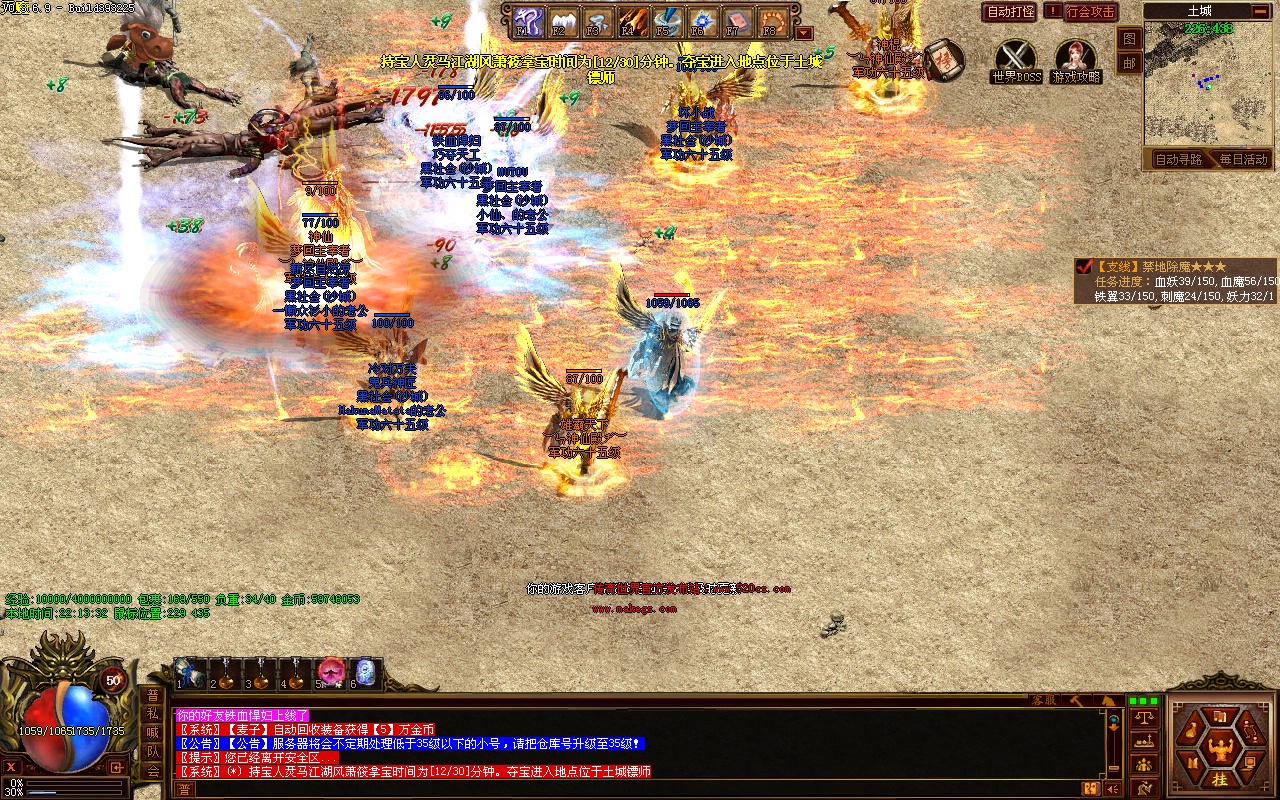This screenshot has width=1280, height=800.
Task: Open the 每日活动 daily activities panel
Action: 1243,159
